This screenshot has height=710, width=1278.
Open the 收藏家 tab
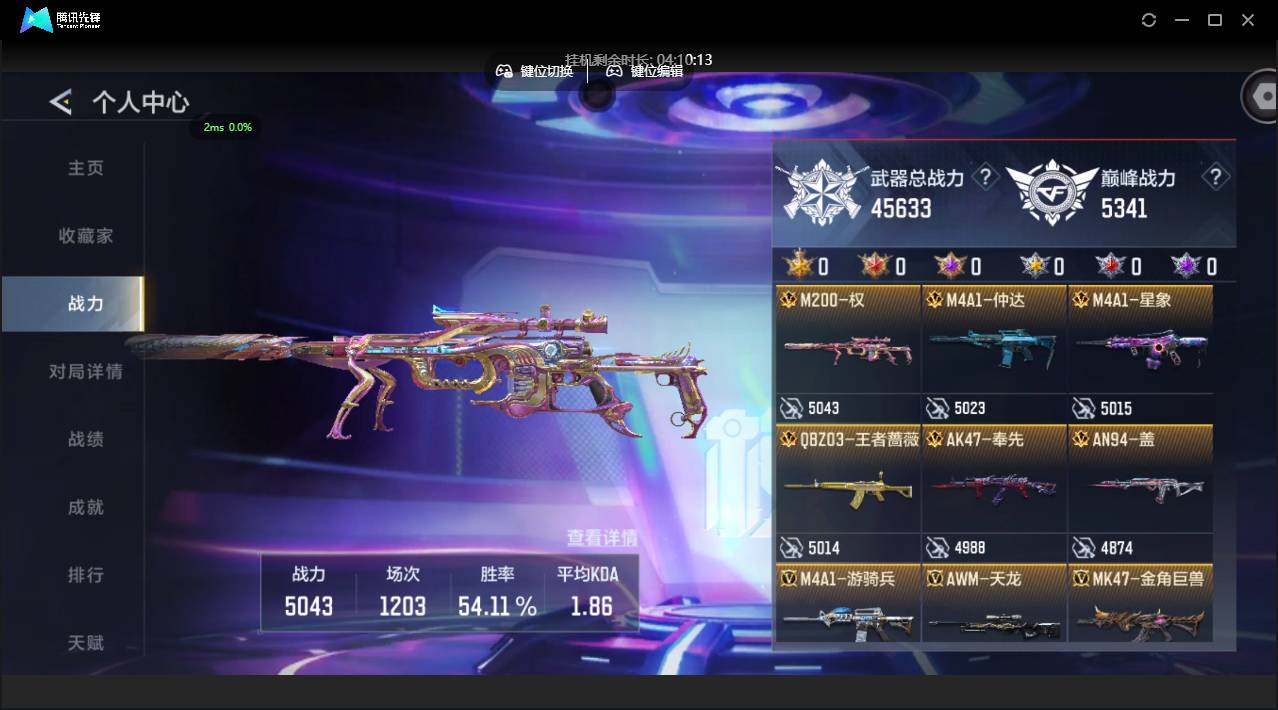point(86,236)
